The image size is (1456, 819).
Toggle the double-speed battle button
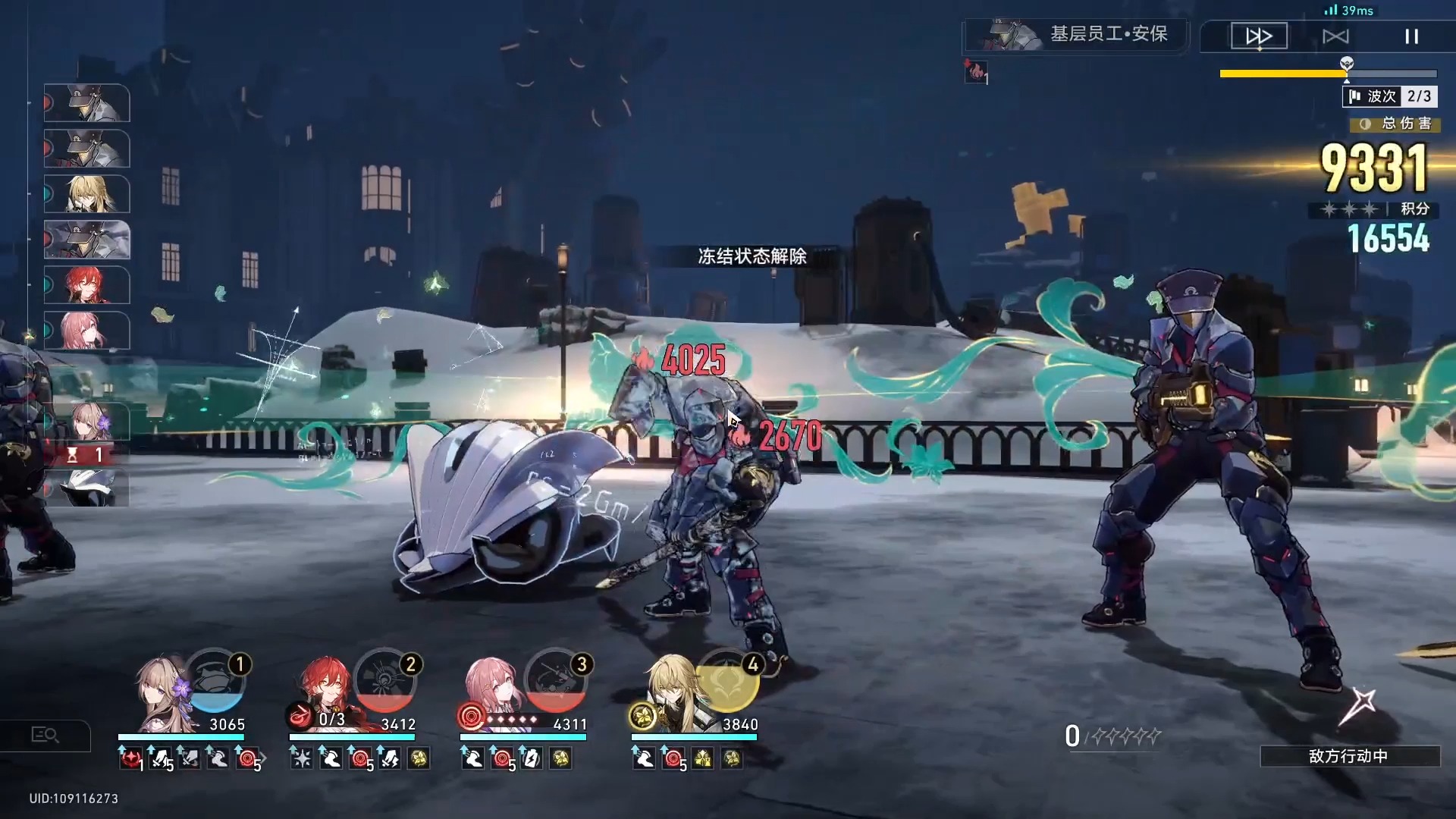pyautogui.click(x=1259, y=36)
